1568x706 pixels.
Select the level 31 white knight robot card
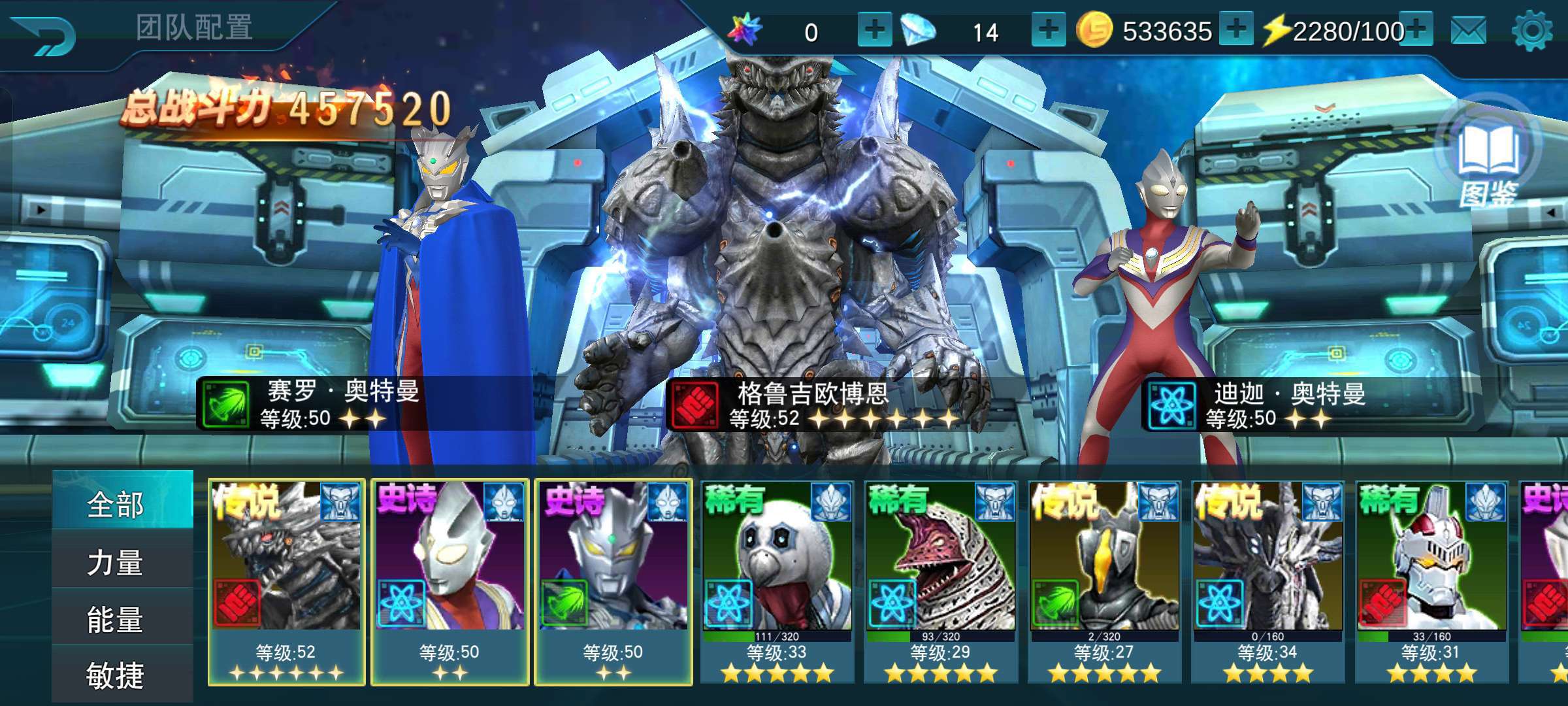[x=1431, y=582]
